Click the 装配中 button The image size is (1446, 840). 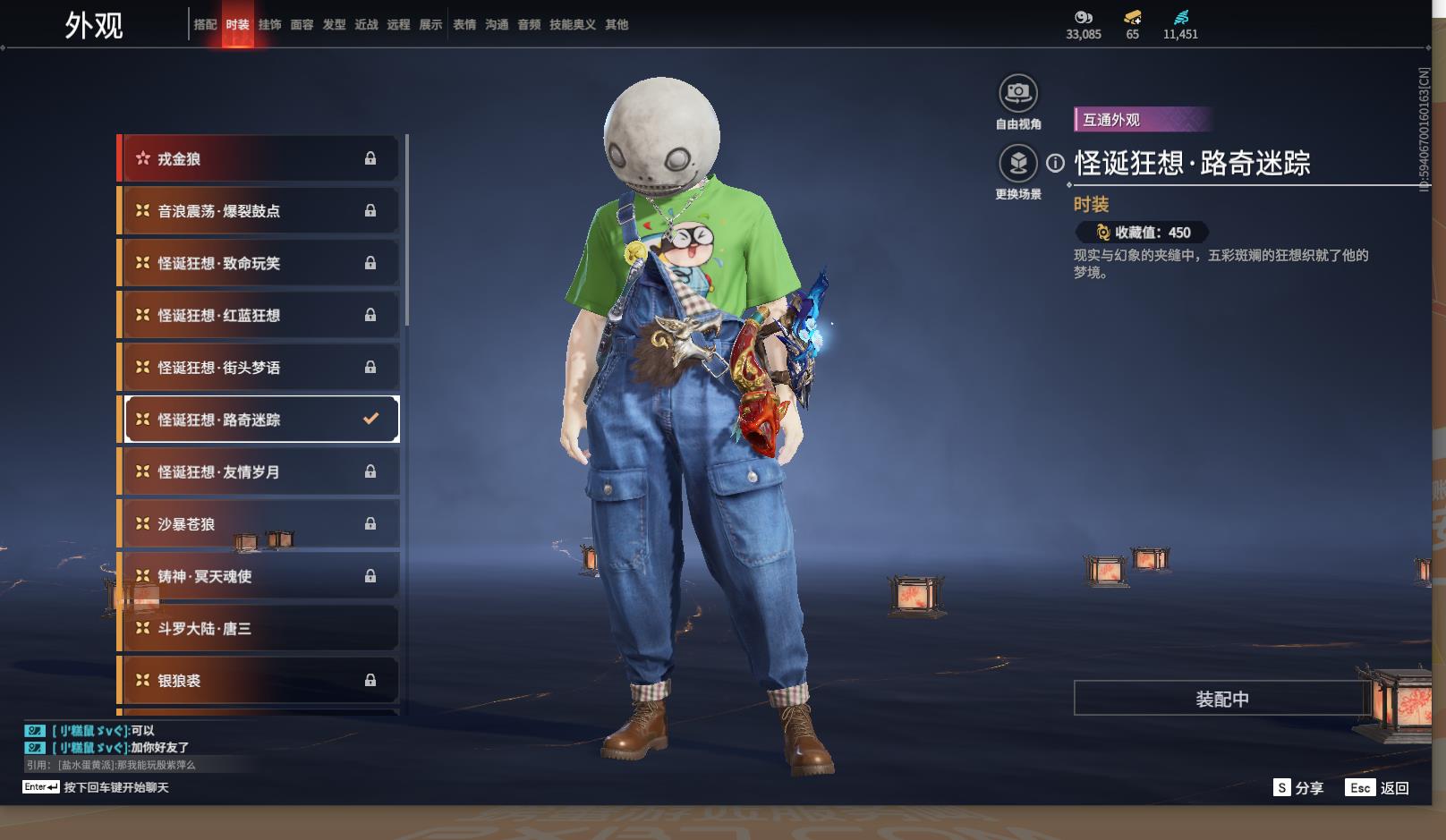point(1221,699)
